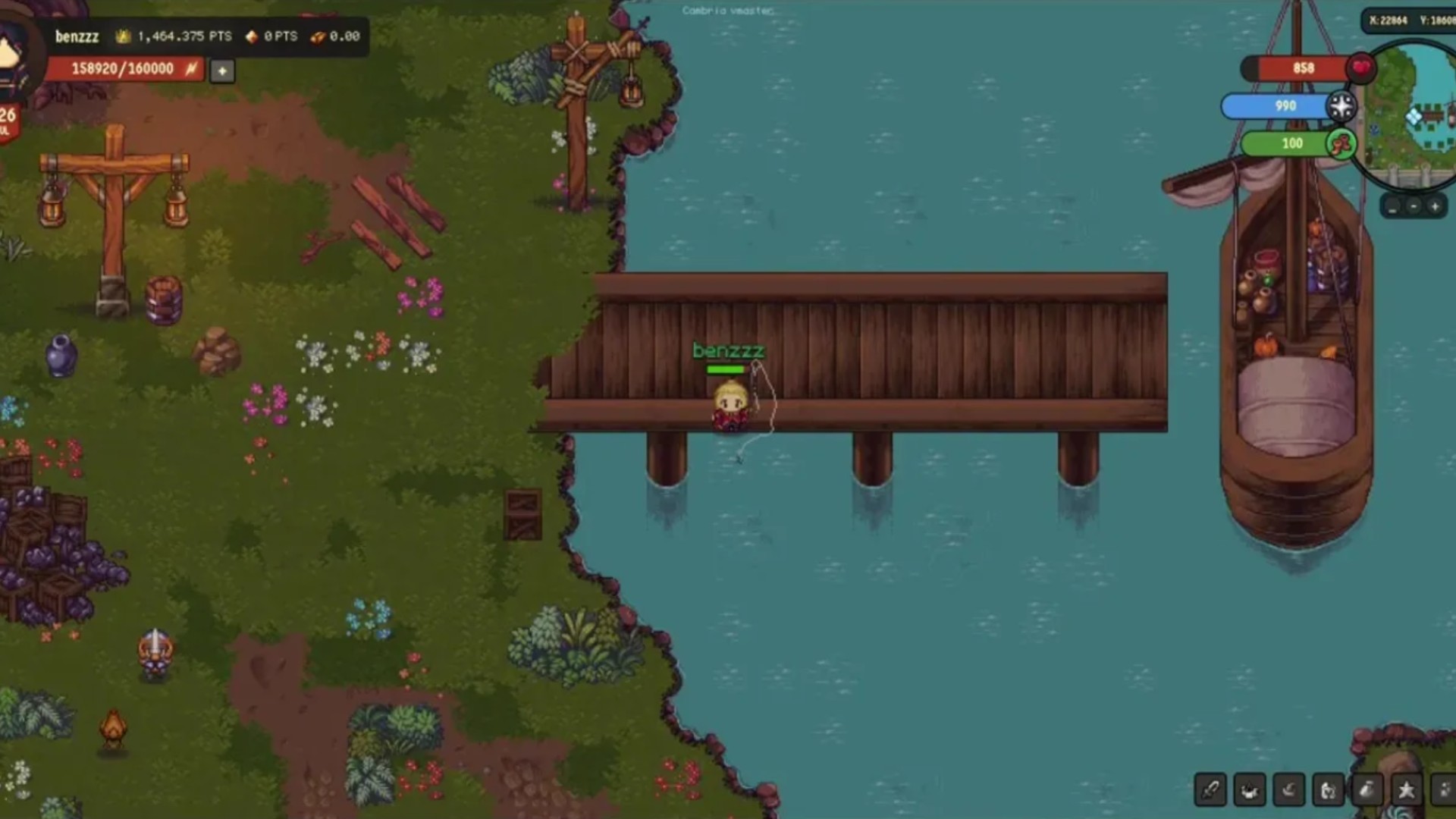Open the backpack inventory icon
Image resolution: width=1456 pixels, height=819 pixels.
tap(1328, 790)
